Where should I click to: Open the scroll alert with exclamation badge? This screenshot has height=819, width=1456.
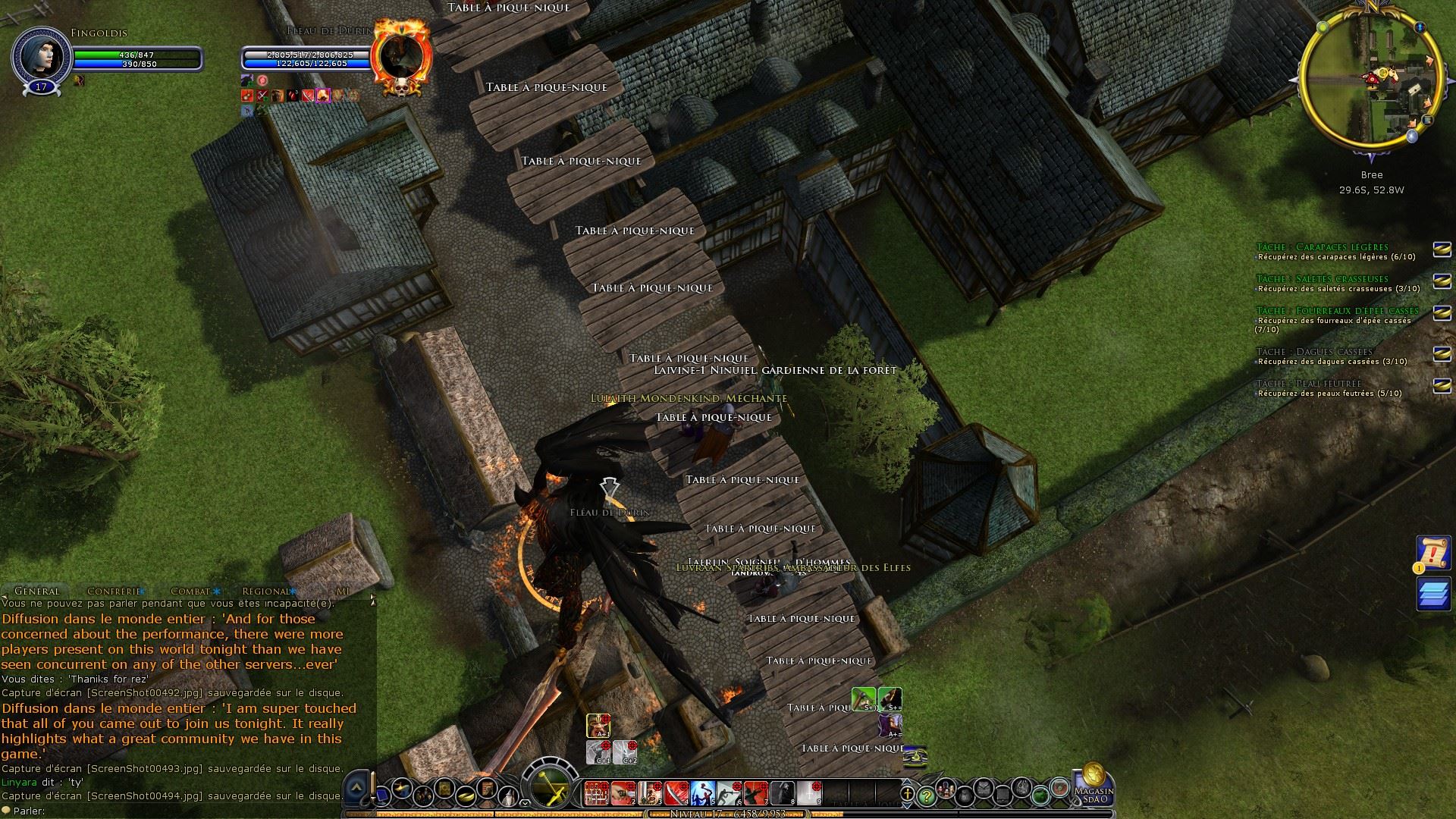pos(1432,554)
